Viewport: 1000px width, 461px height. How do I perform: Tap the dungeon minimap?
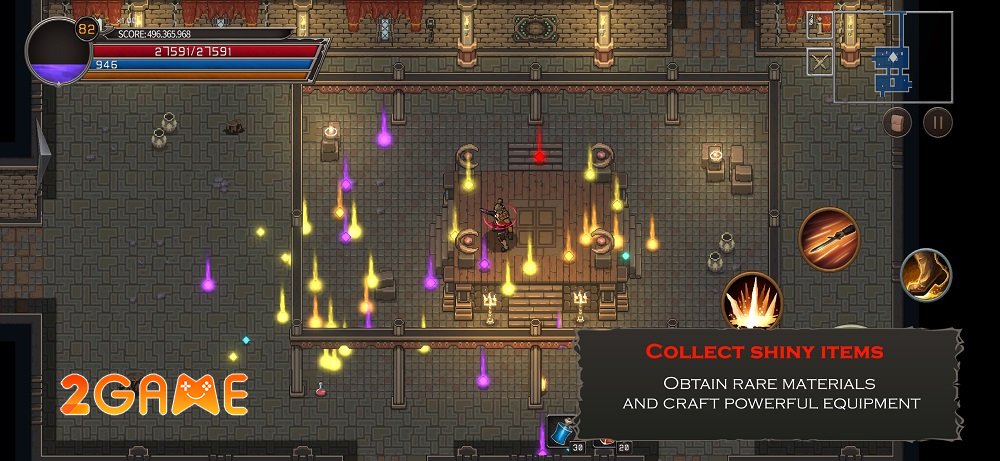pyautogui.click(x=892, y=58)
